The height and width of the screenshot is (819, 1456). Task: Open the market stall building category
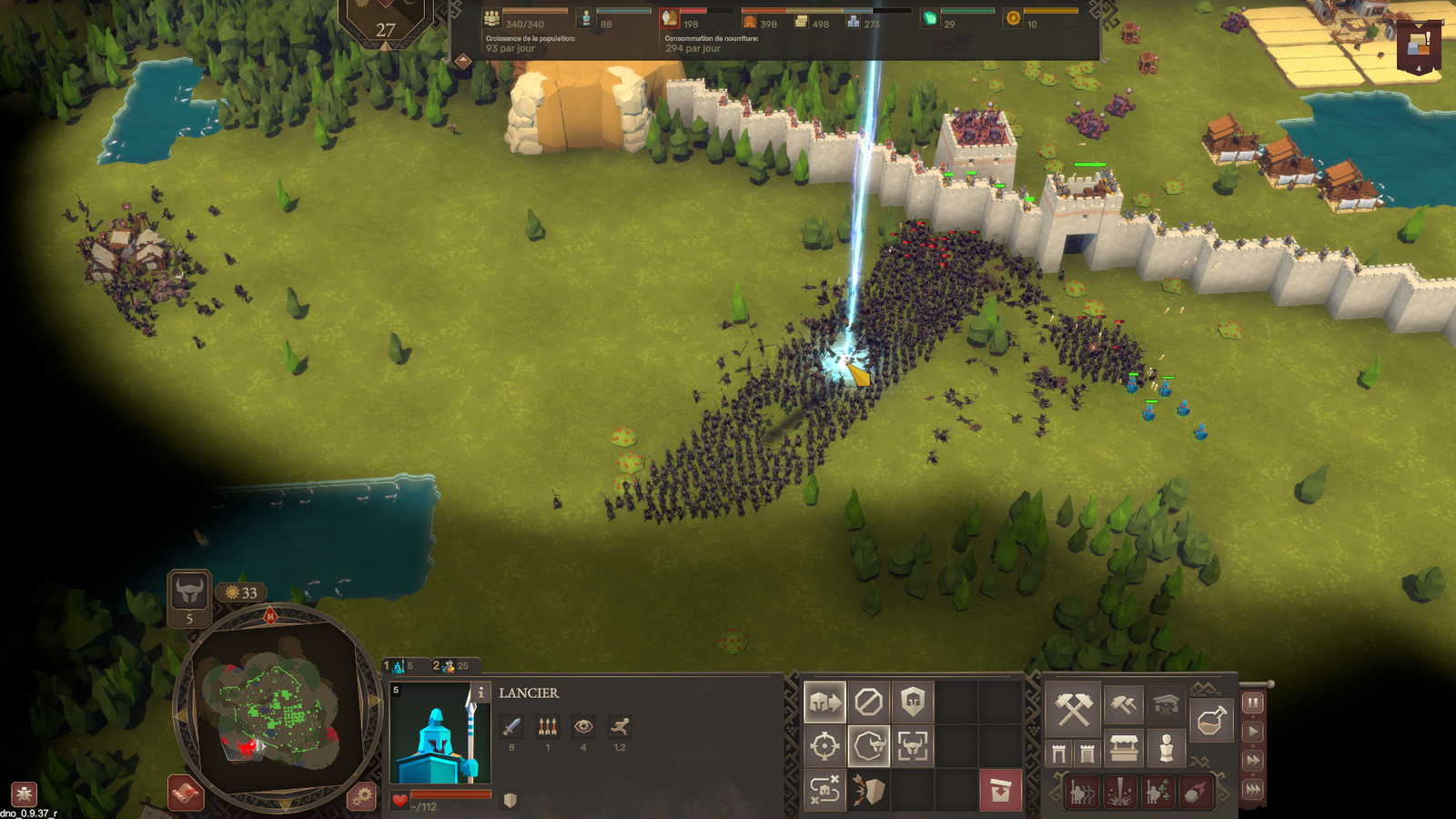(1124, 749)
